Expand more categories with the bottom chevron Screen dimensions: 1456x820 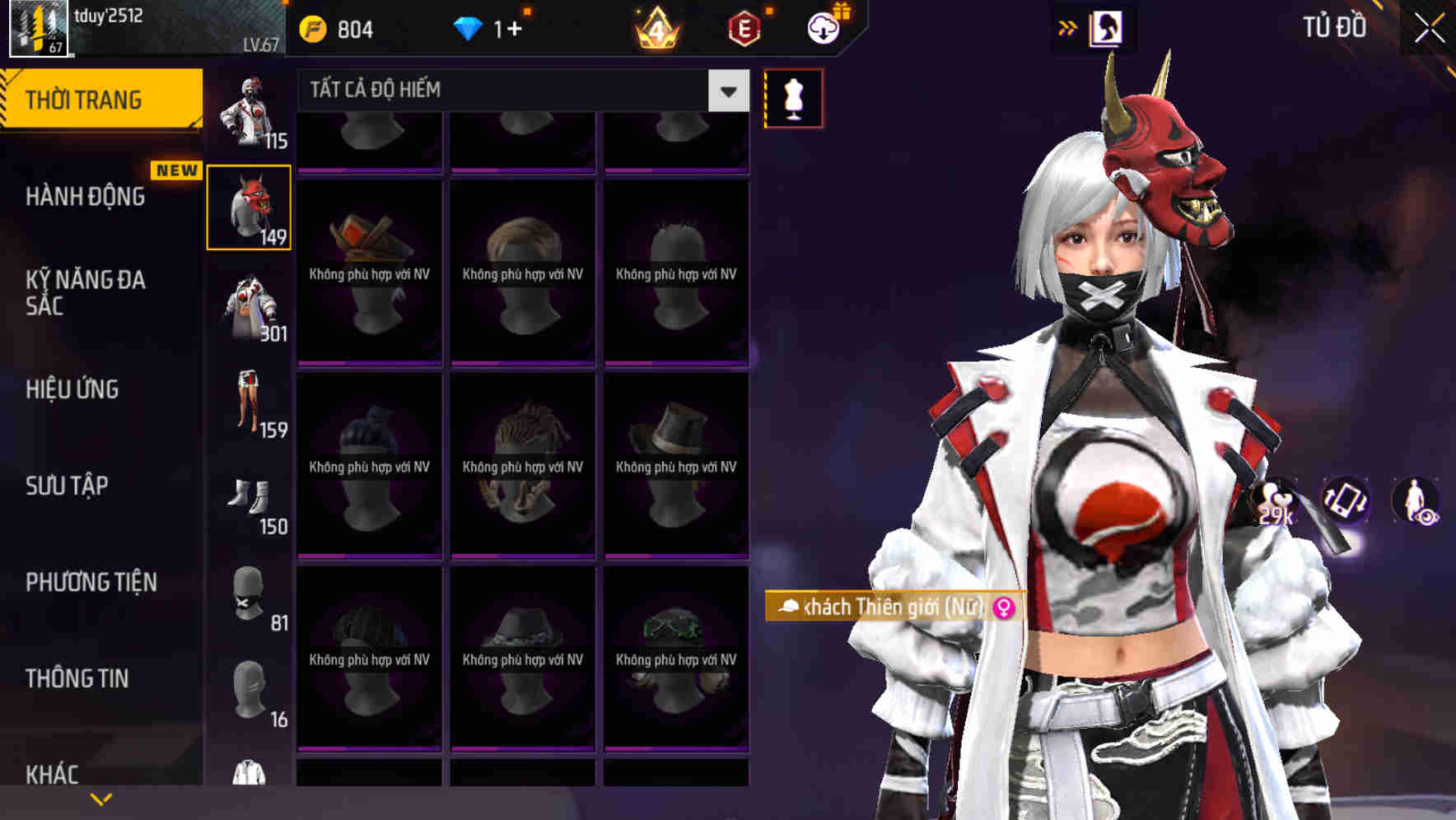(x=101, y=797)
